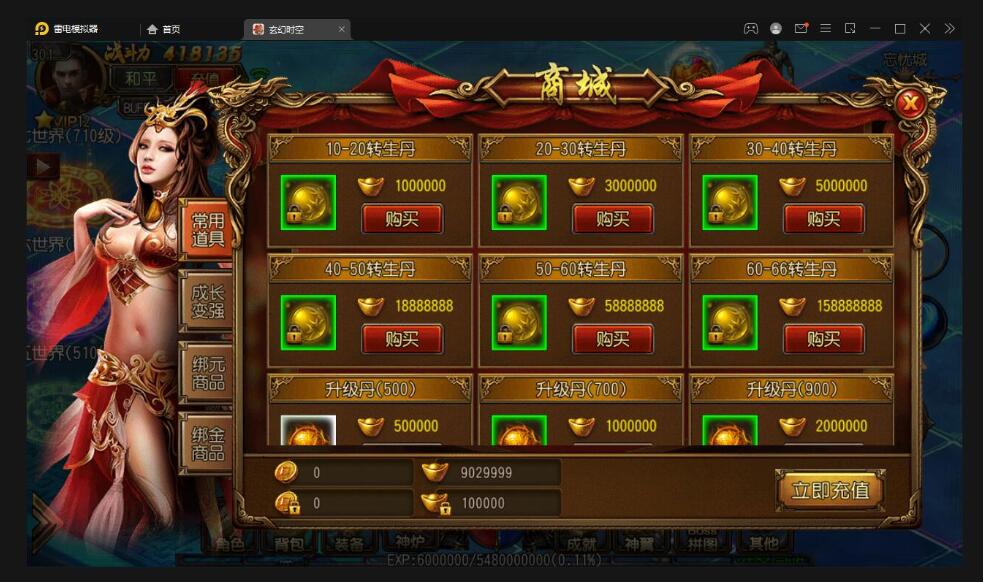The width and height of the screenshot is (983, 582).
Task: Buy the 50-60转生丹 item
Action: tap(612, 339)
